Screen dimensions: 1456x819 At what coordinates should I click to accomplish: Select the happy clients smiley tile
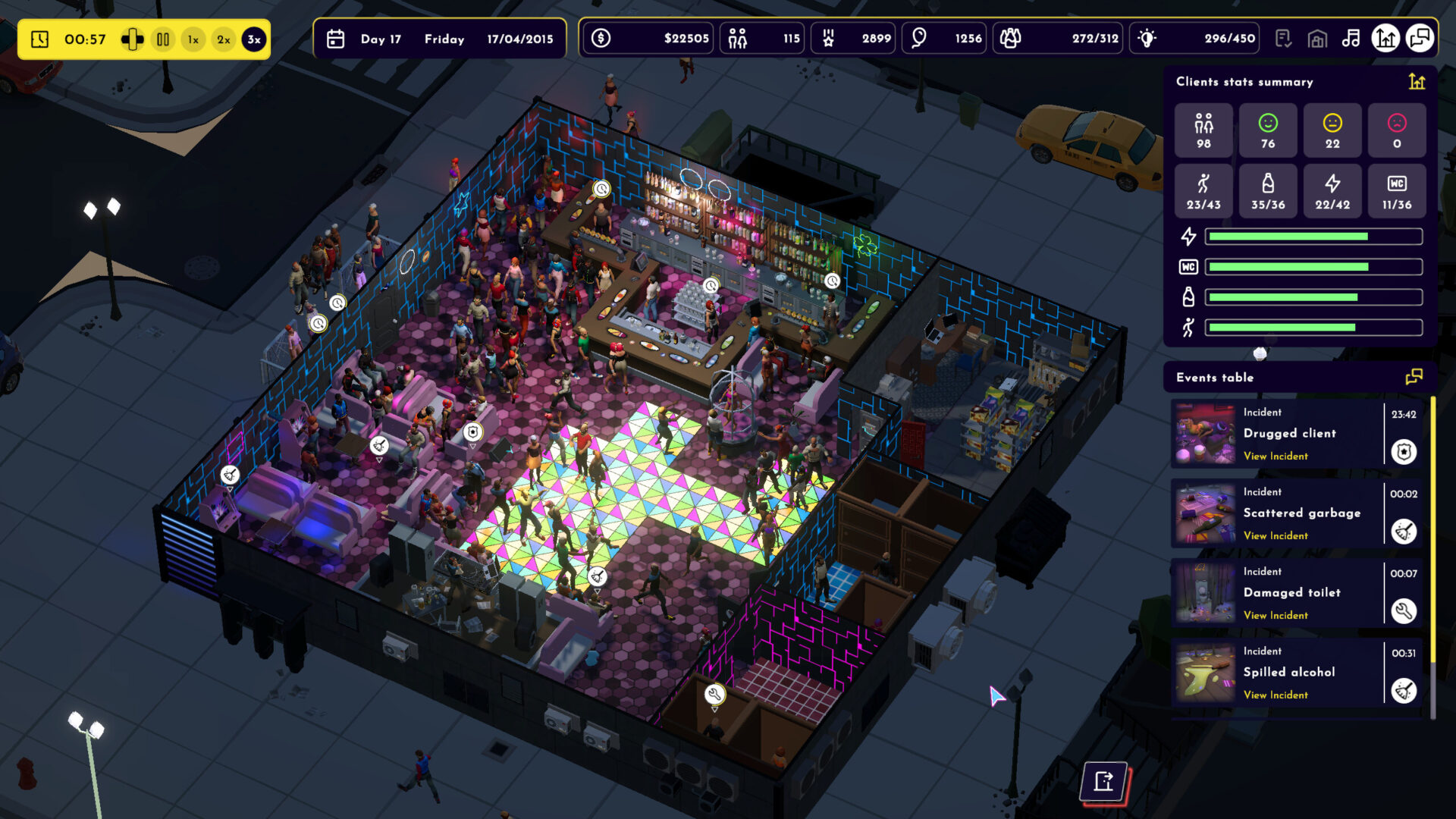click(1268, 130)
